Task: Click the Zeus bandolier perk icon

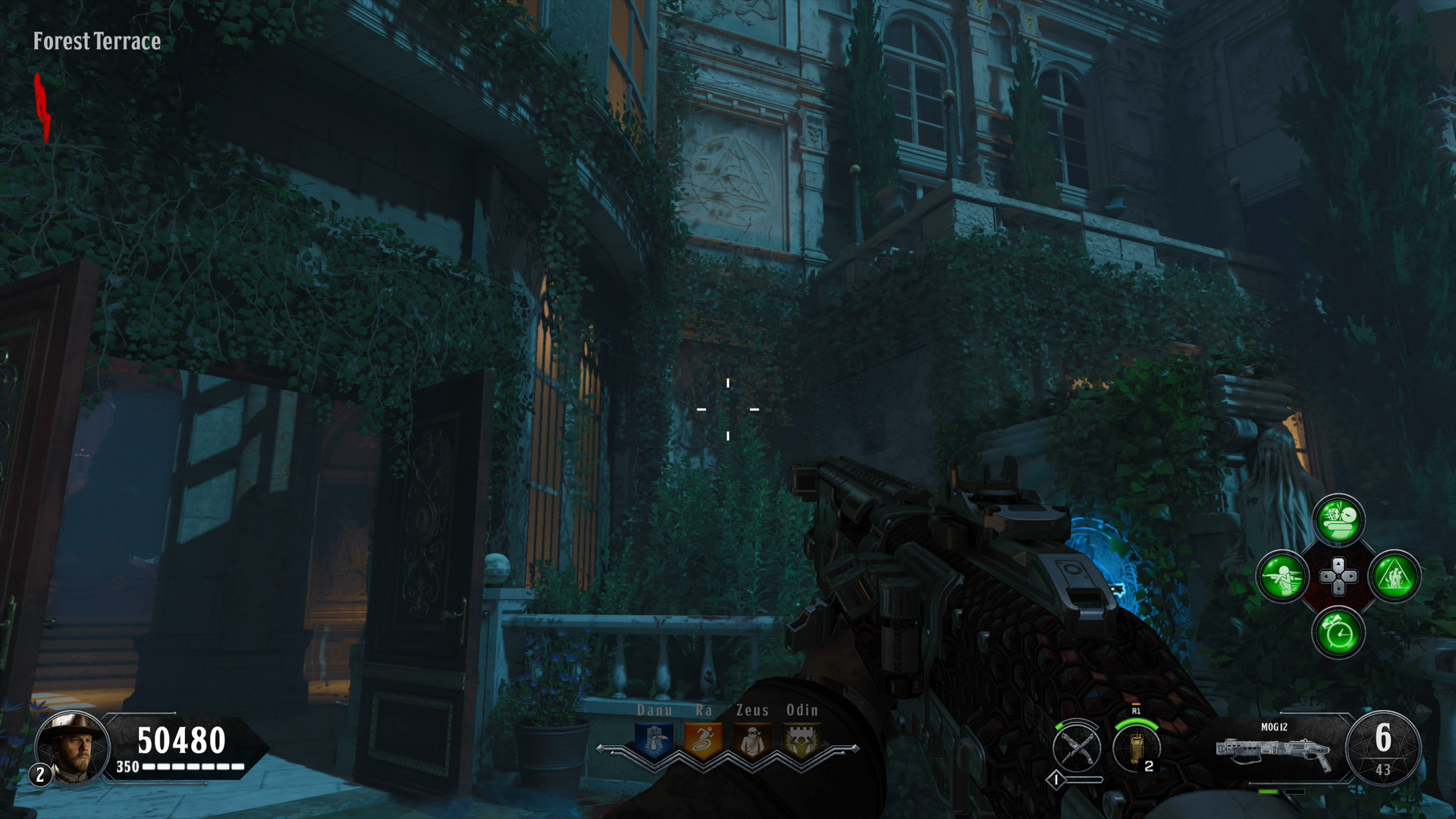Action: coord(752,741)
